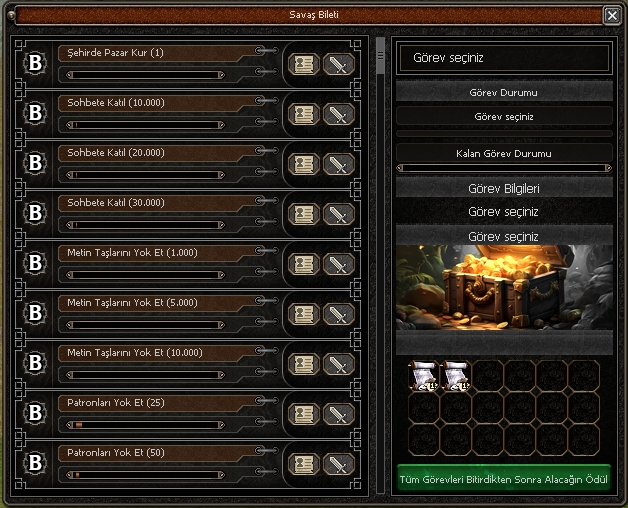The image size is (628, 508).
Task: Click the sword button for Şehirde Pazar Kur
Action: point(339,65)
